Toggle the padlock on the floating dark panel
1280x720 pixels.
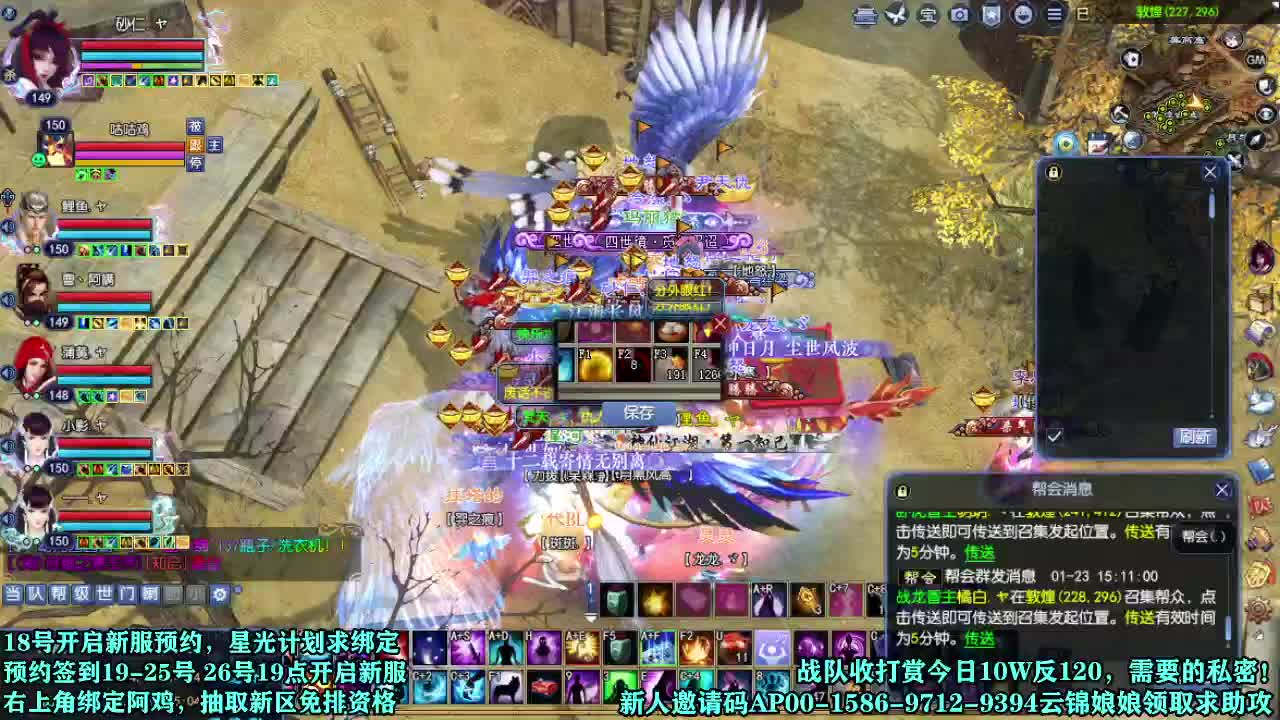pos(1052,170)
